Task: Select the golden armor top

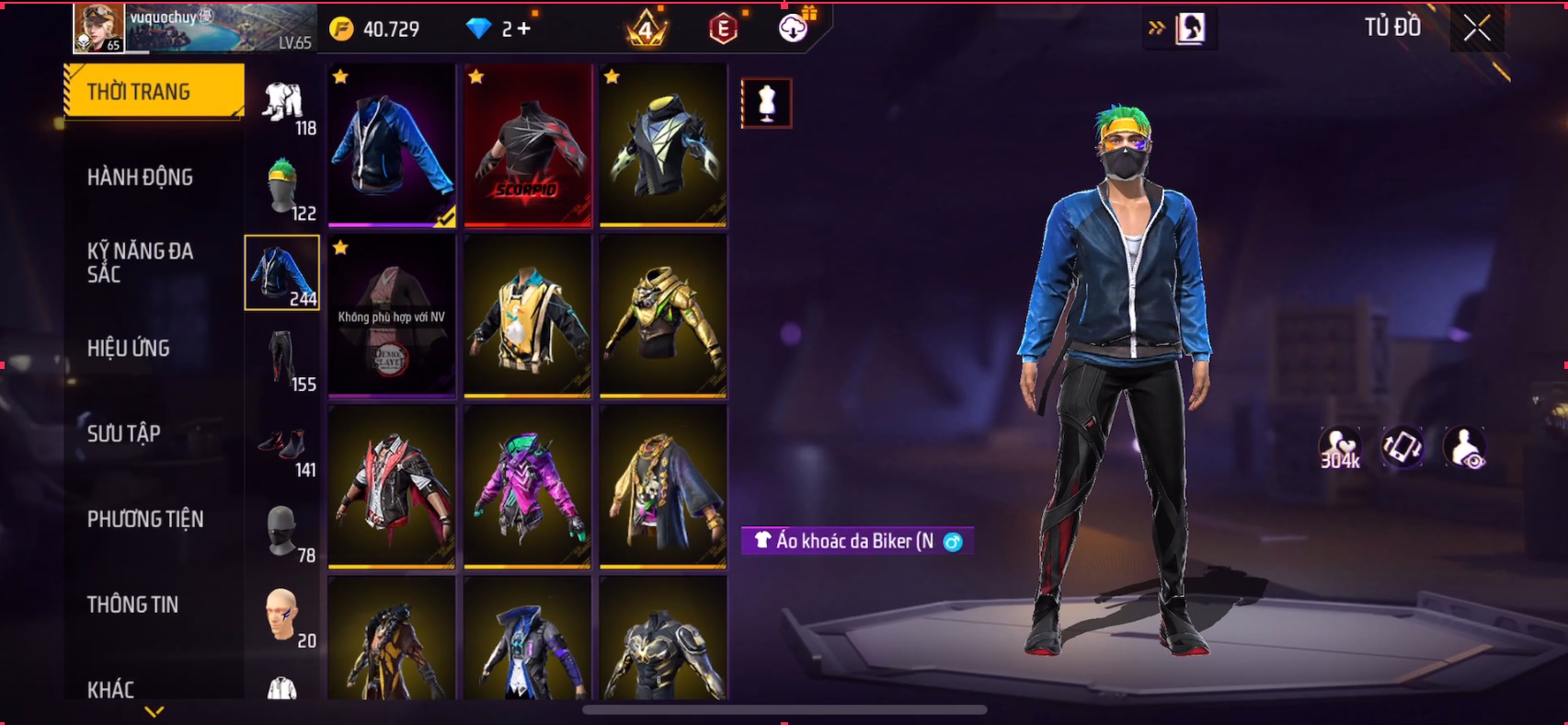Action: click(x=663, y=316)
